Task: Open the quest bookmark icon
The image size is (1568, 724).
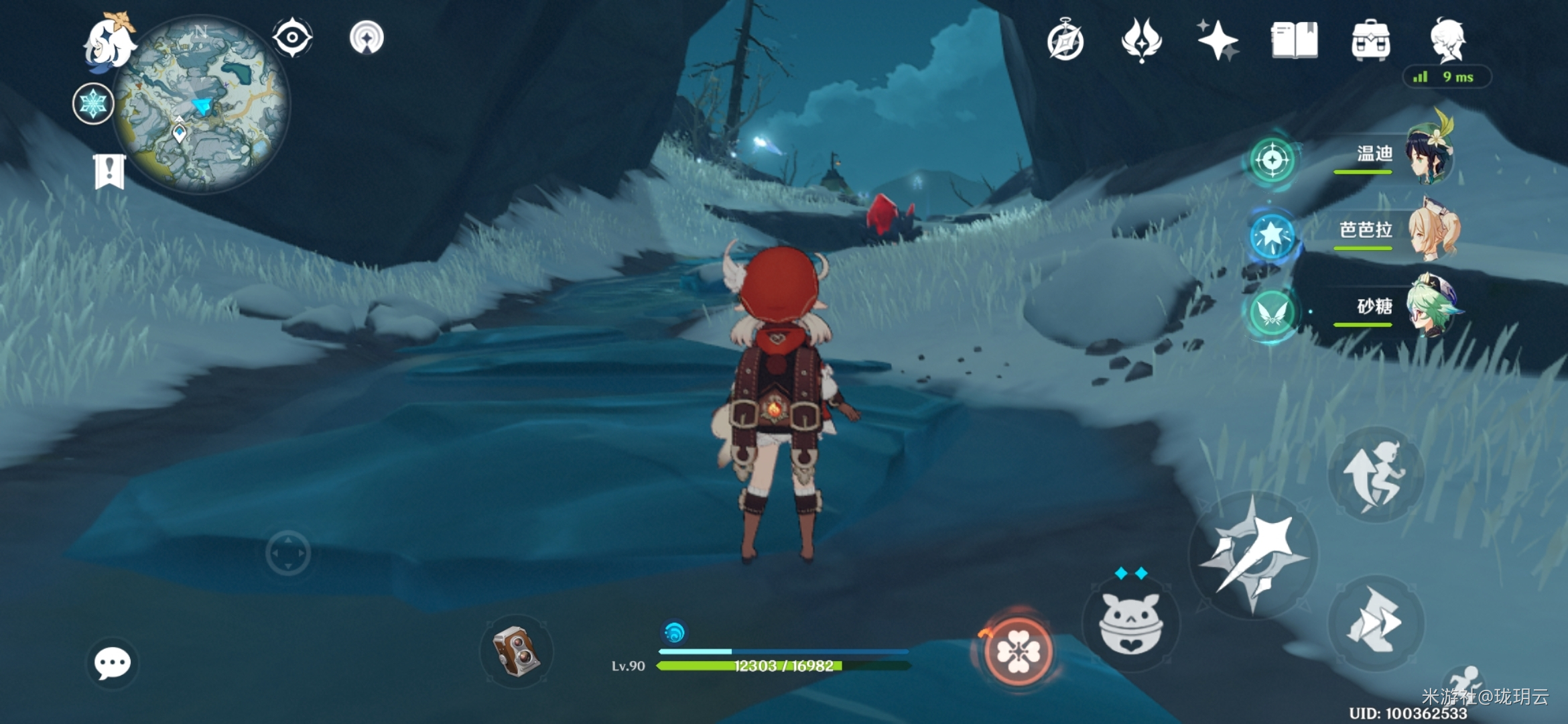Action: pyautogui.click(x=109, y=171)
